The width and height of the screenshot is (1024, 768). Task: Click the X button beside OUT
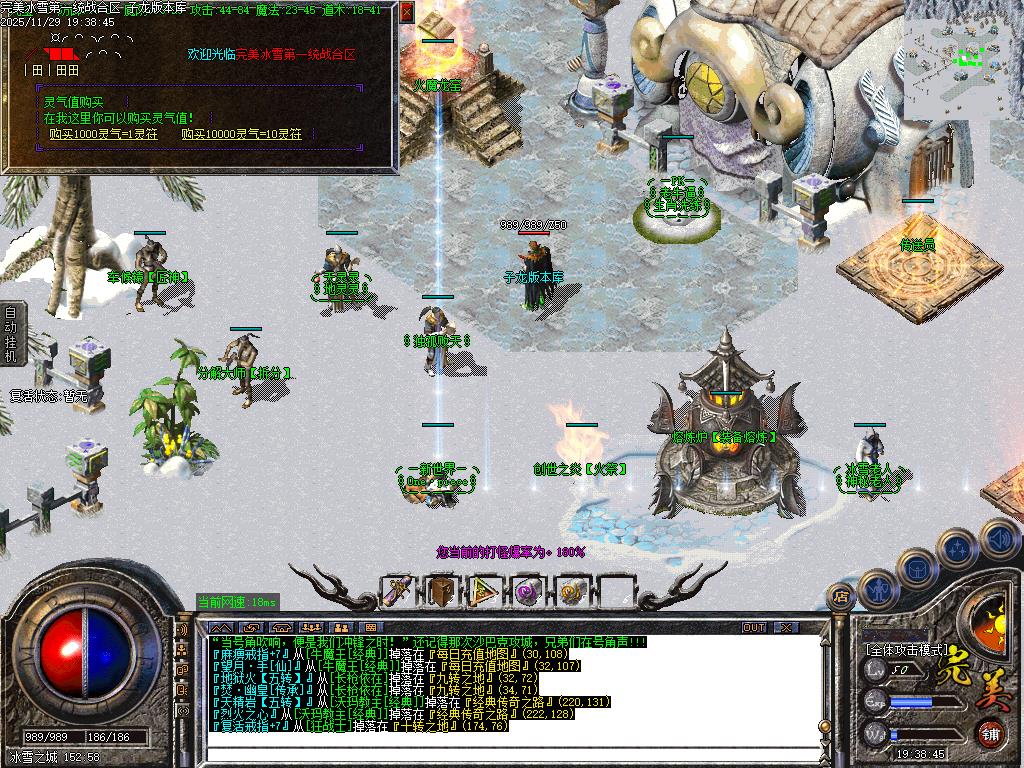[x=787, y=628]
